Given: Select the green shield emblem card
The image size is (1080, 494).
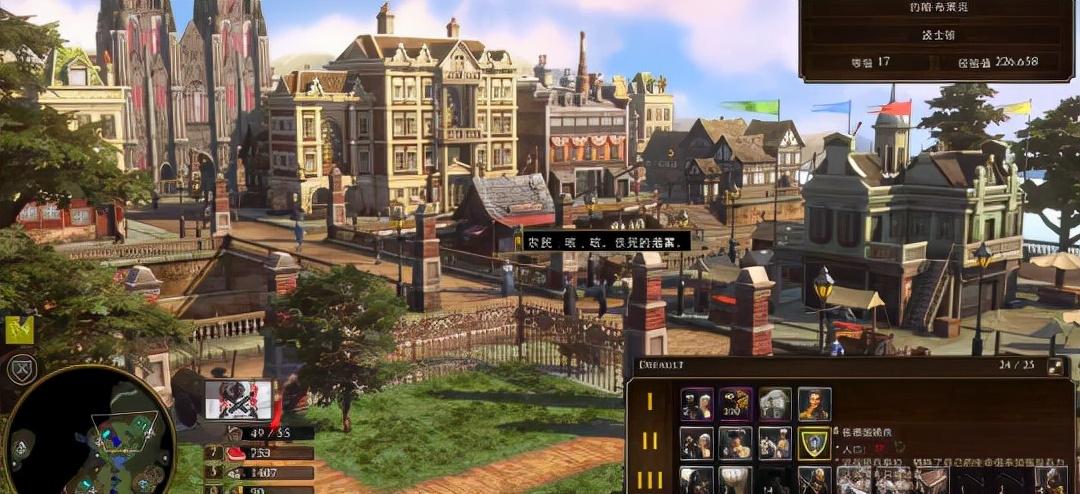Looking at the screenshot, I should pyautogui.click(x=815, y=443).
